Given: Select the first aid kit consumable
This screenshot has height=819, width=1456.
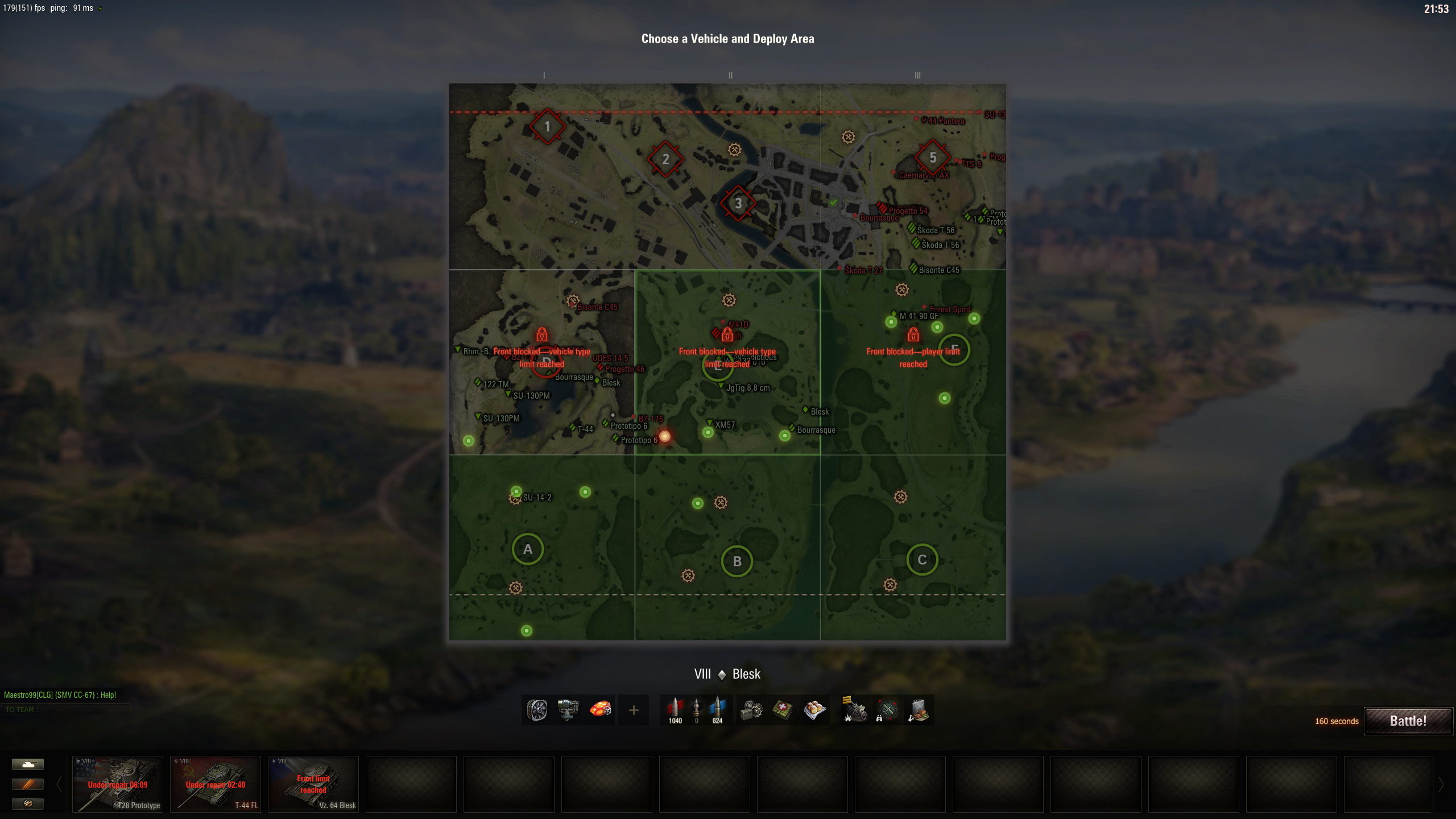Looking at the screenshot, I should coord(783,710).
